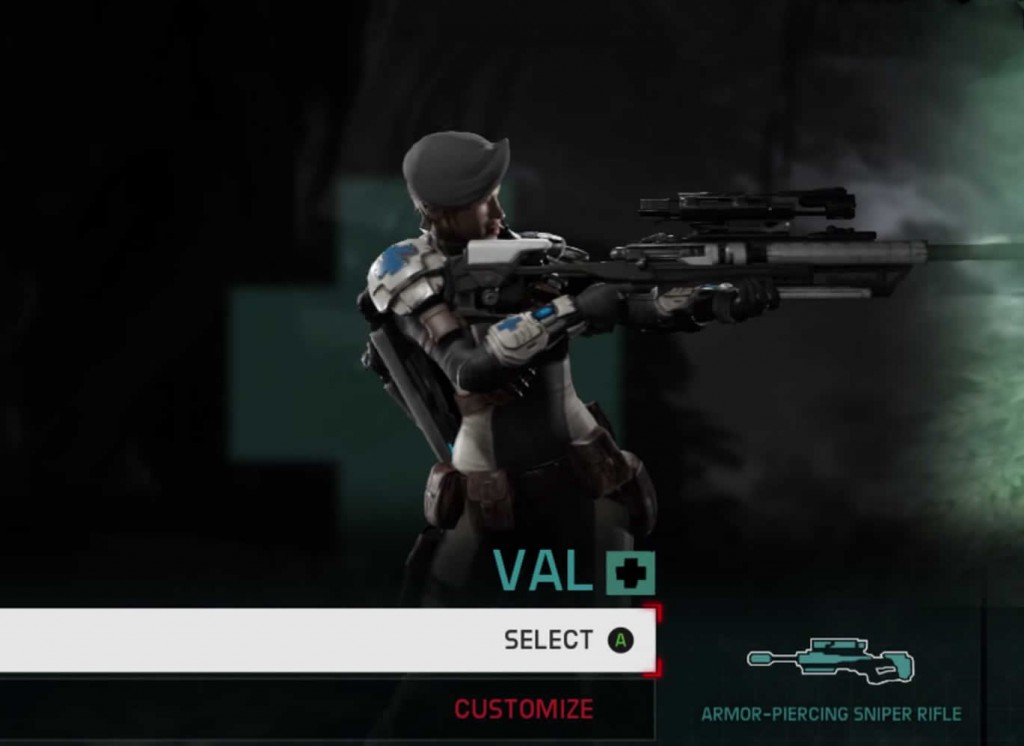Click the medic cross icon beside Val
The image size is (1024, 746).
tap(630, 573)
